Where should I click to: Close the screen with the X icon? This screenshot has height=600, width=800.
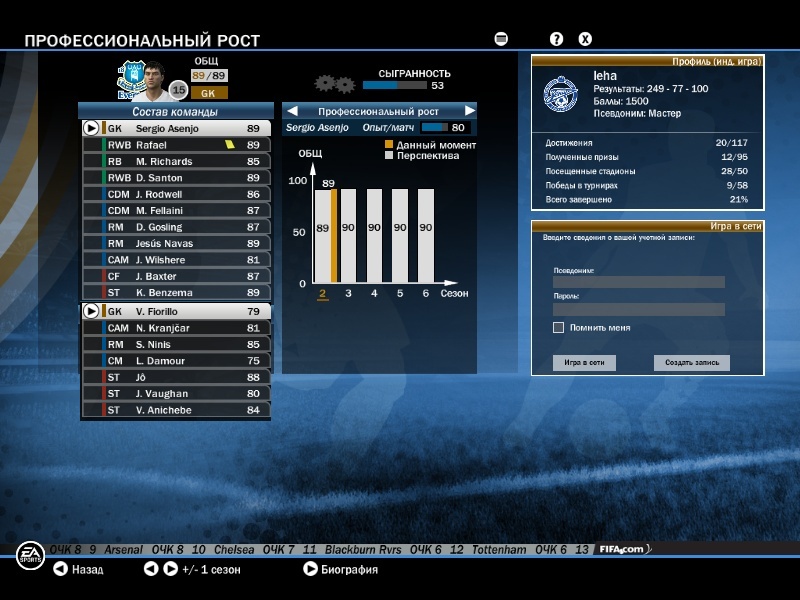pos(585,39)
